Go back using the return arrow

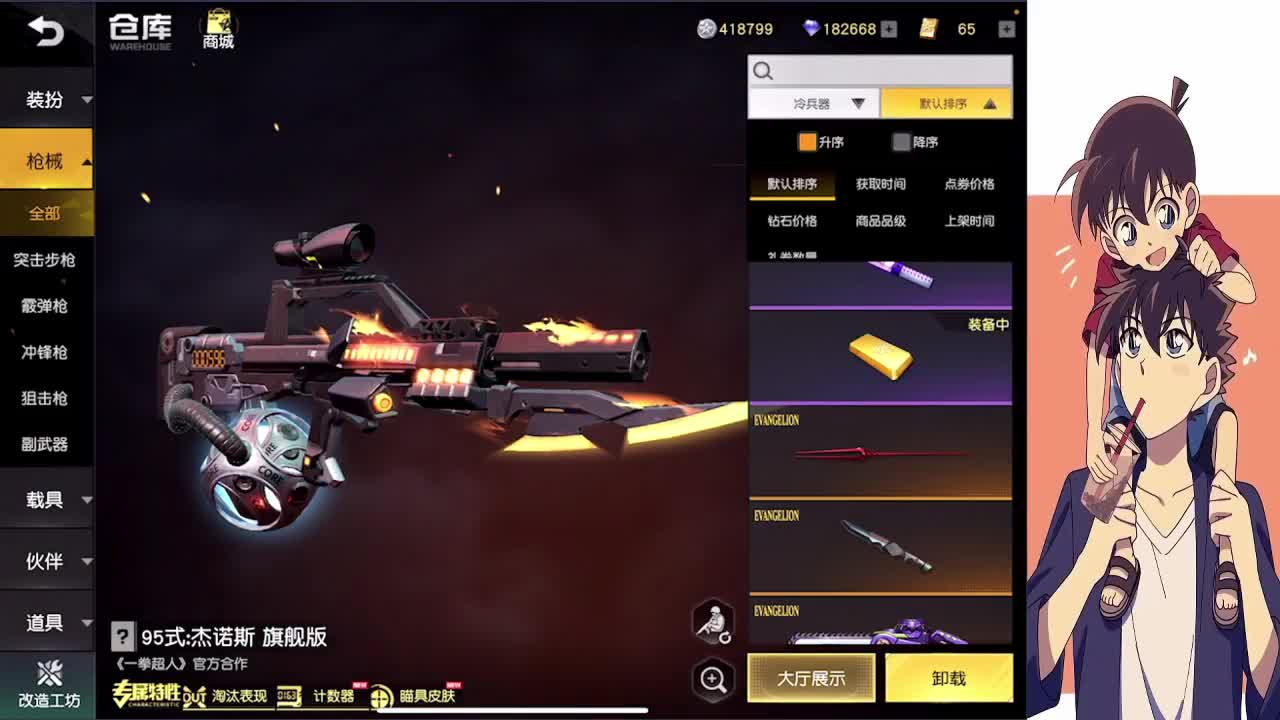[x=45, y=32]
